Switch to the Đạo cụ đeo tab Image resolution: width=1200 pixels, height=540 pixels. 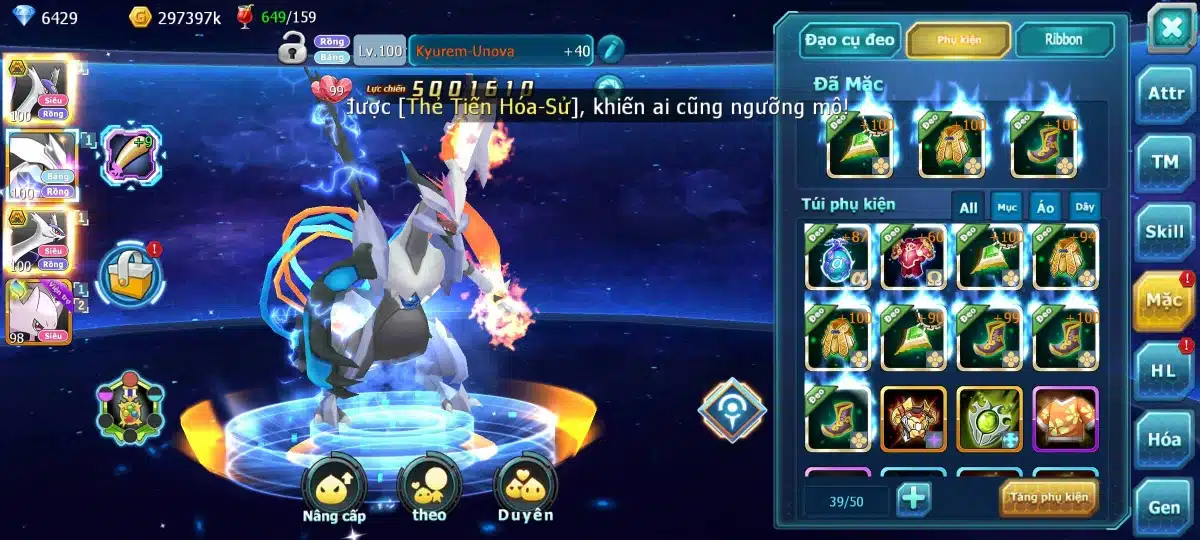848,40
